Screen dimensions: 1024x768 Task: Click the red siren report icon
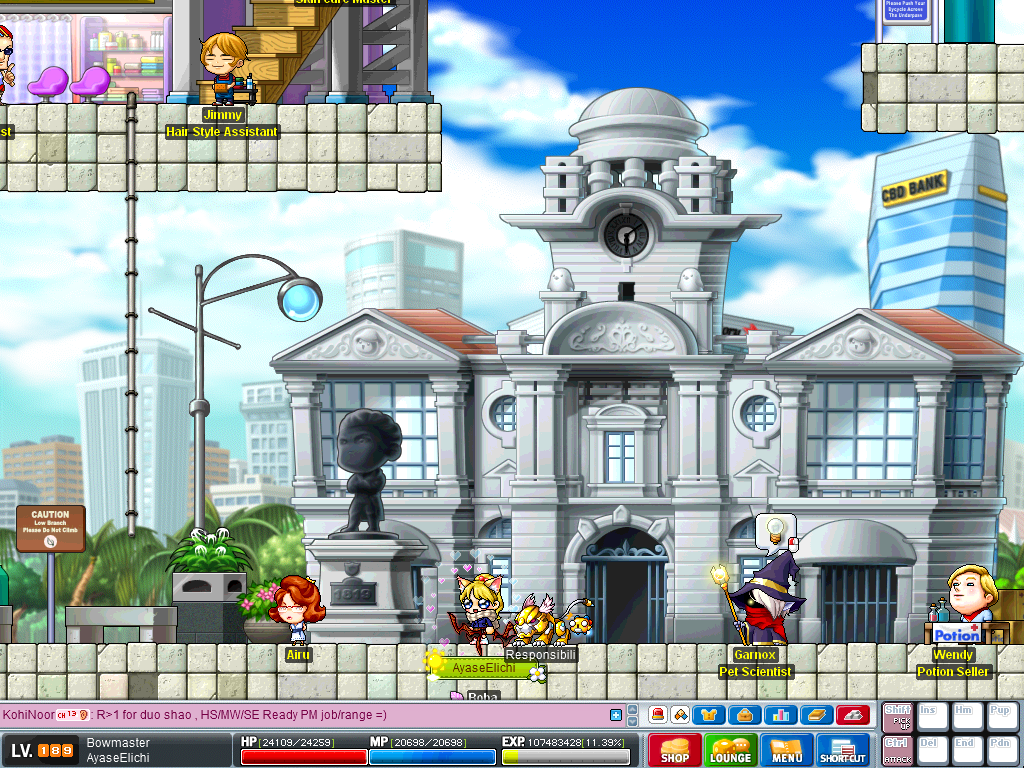coord(657,715)
